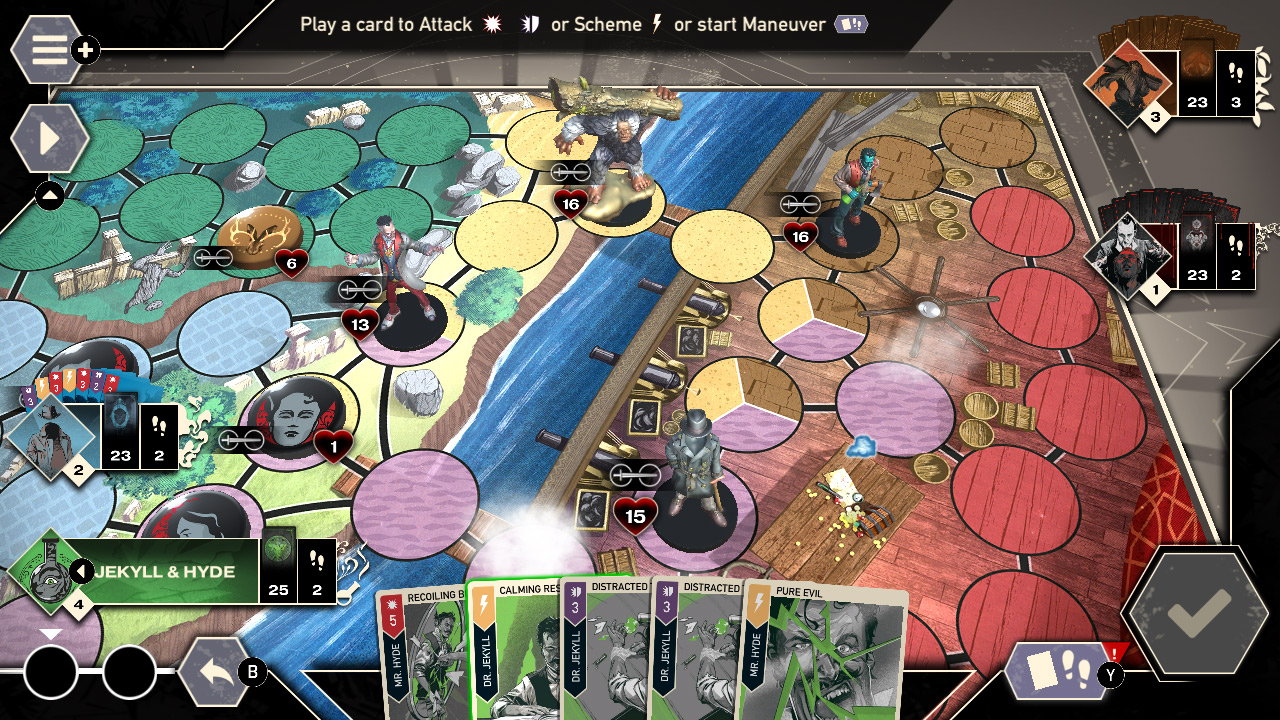The width and height of the screenshot is (1280, 720).
Task: Click the Attack burst icon in top bar
Action: 492,25
